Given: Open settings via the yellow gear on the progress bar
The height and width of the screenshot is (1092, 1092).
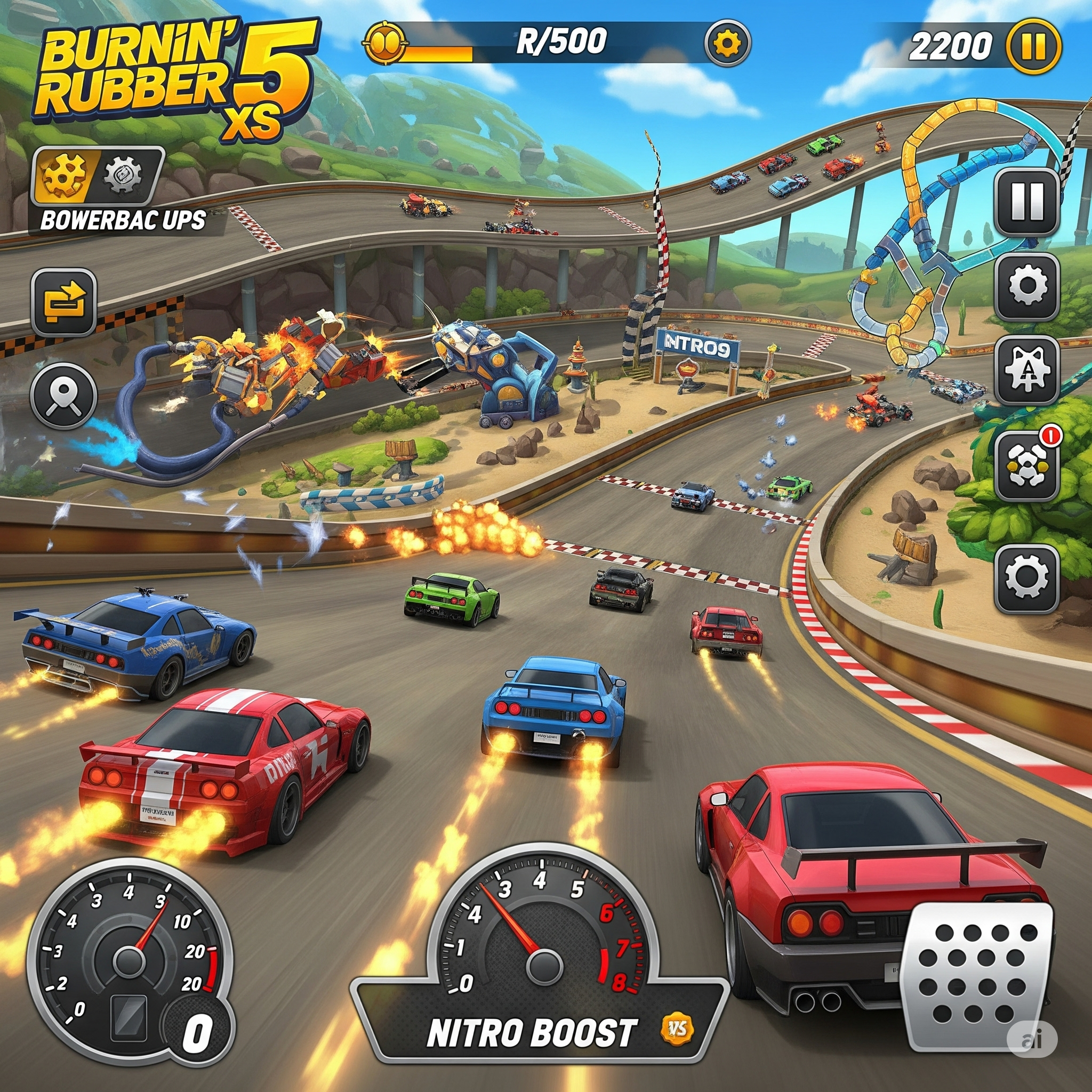Looking at the screenshot, I should click(x=727, y=43).
